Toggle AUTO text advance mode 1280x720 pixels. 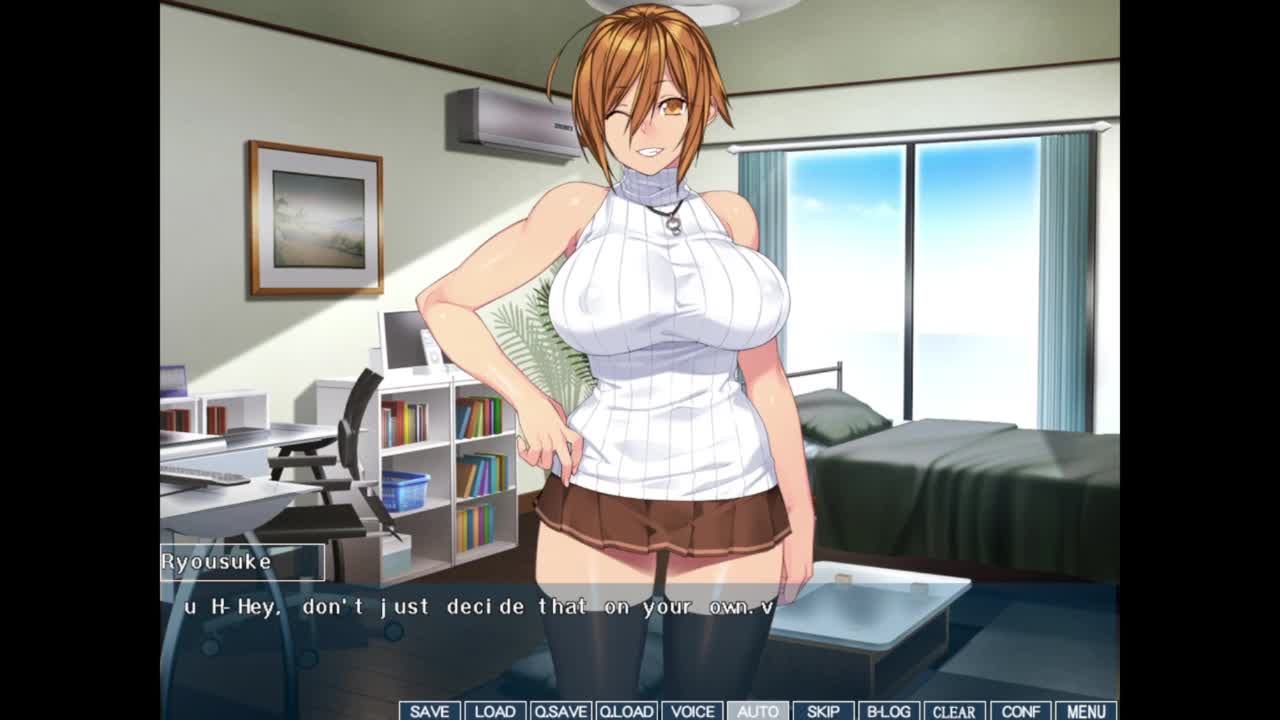coord(757,711)
